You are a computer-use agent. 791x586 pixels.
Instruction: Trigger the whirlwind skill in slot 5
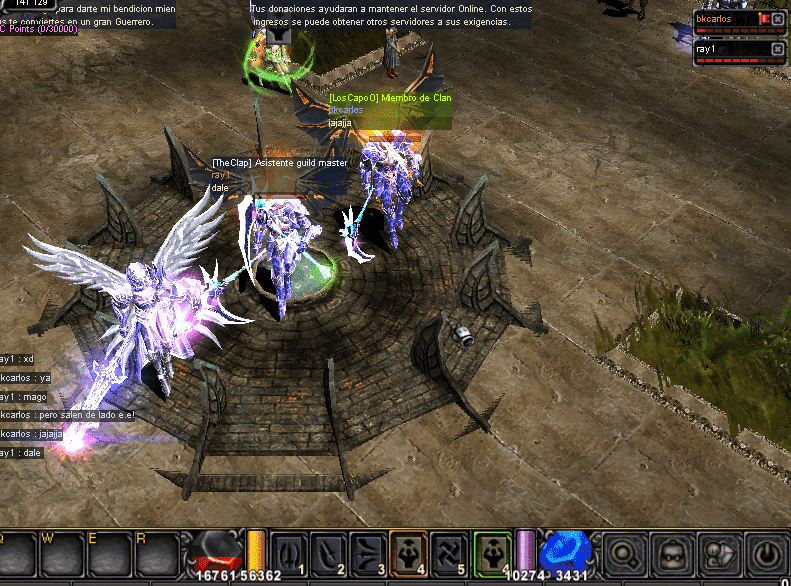(x=447, y=552)
